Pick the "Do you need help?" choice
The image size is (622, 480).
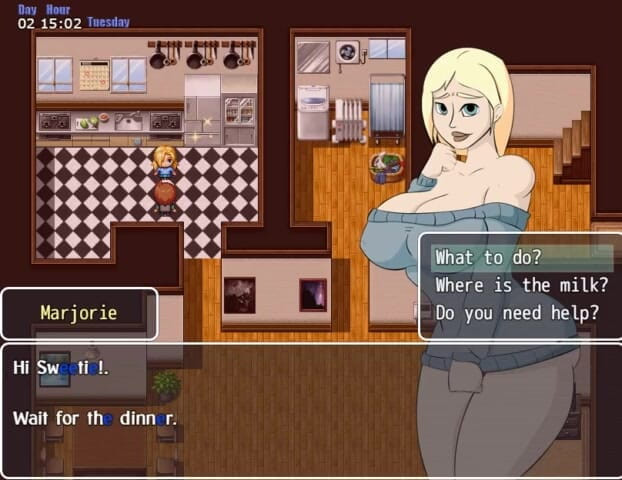click(x=517, y=312)
